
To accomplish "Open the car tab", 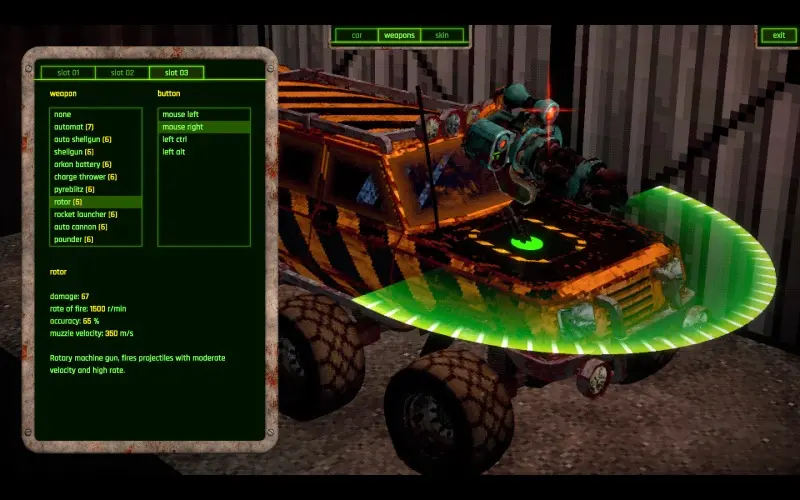I will (x=356, y=36).
